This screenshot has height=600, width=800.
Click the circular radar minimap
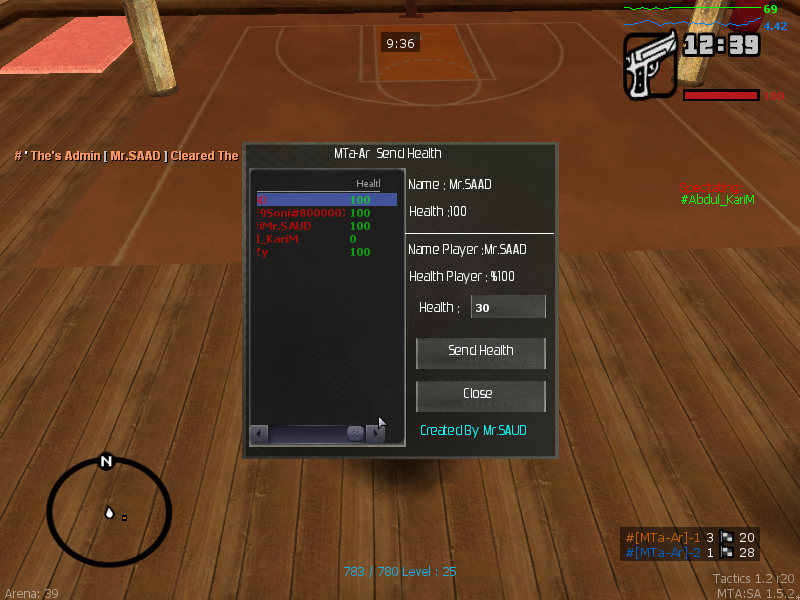(x=105, y=513)
